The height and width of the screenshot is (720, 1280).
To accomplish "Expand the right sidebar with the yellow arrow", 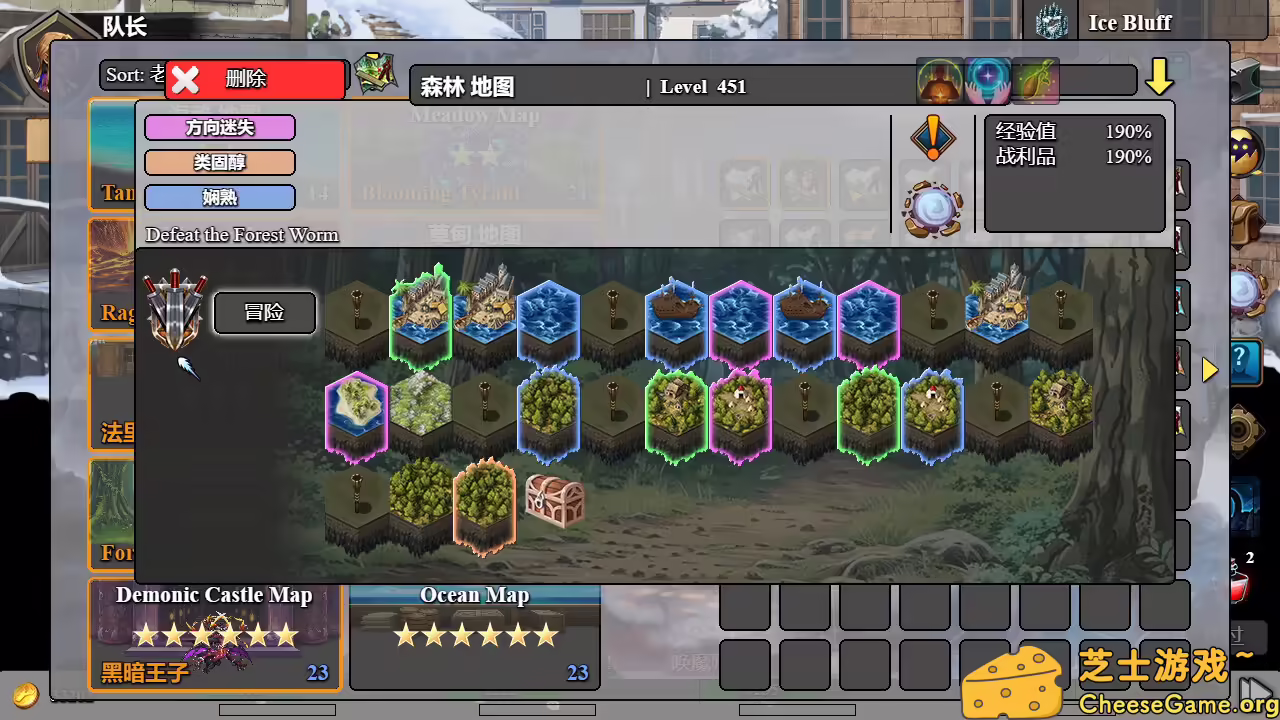I will coord(1211,370).
